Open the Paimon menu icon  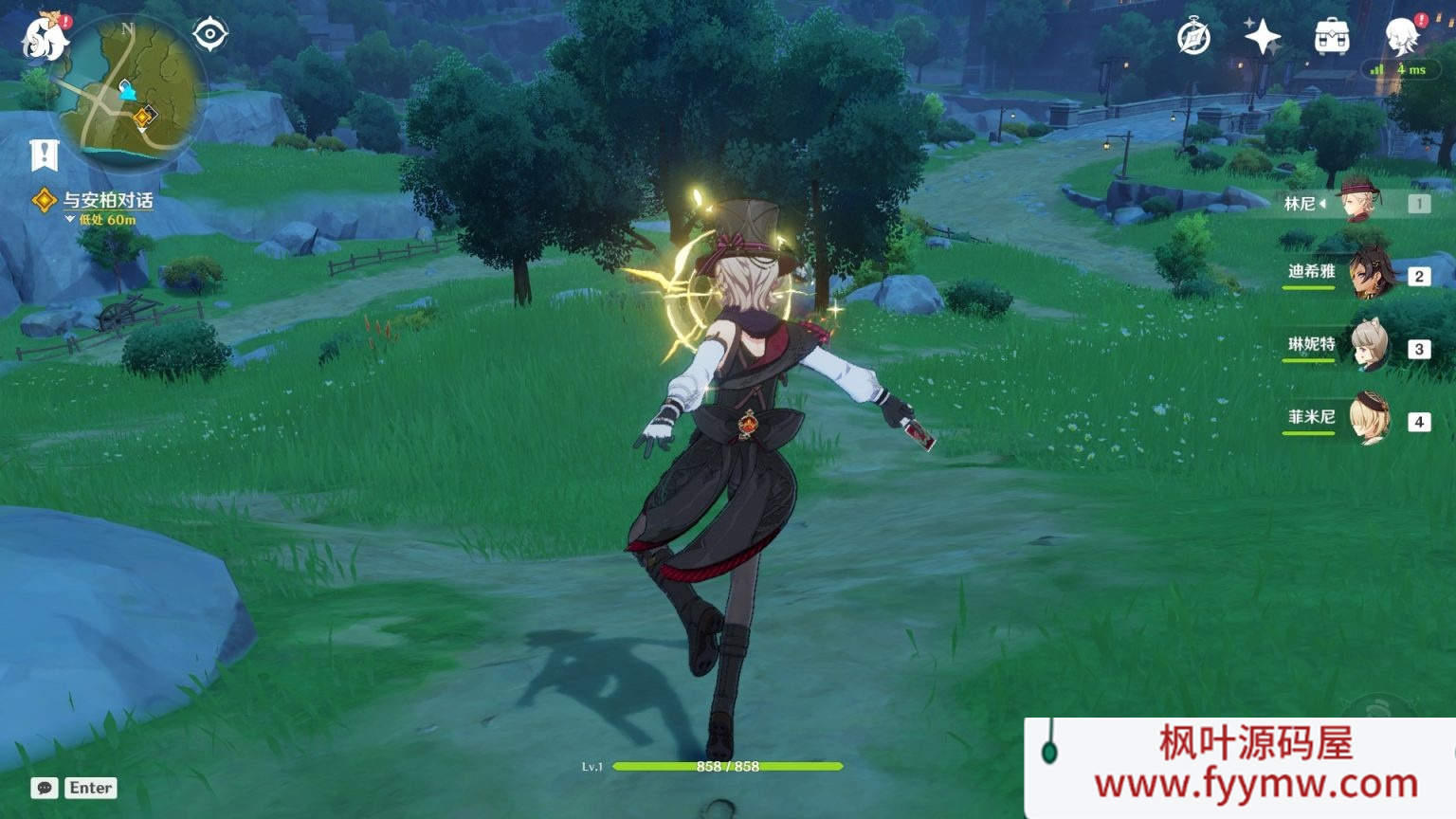coord(44,38)
